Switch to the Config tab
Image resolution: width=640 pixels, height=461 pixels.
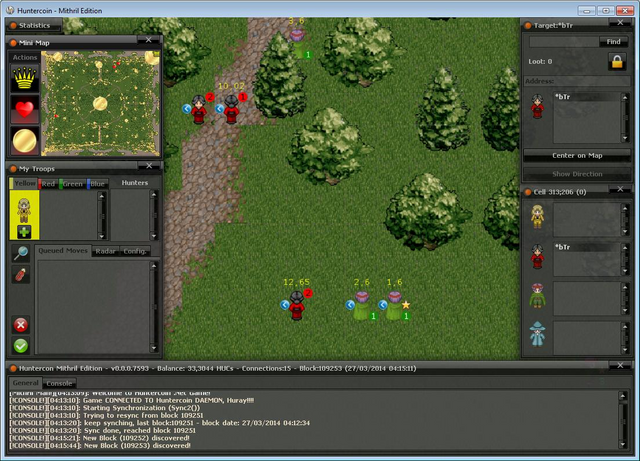(x=134, y=251)
